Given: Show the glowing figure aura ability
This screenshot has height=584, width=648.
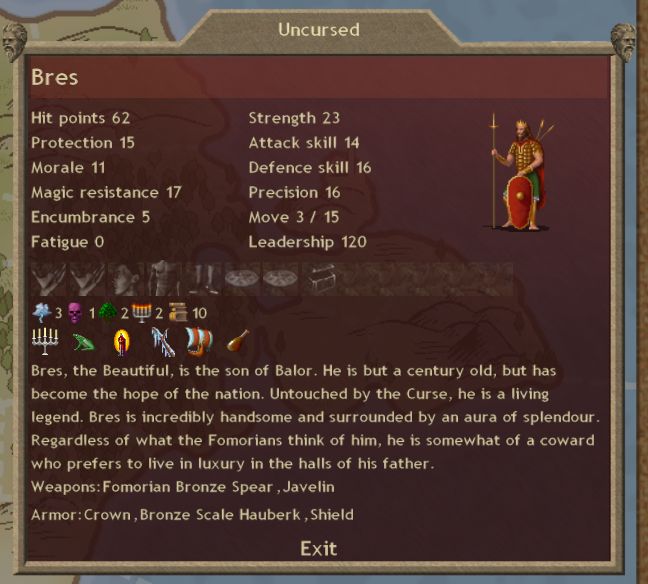Looking at the screenshot, I should click(x=122, y=343).
